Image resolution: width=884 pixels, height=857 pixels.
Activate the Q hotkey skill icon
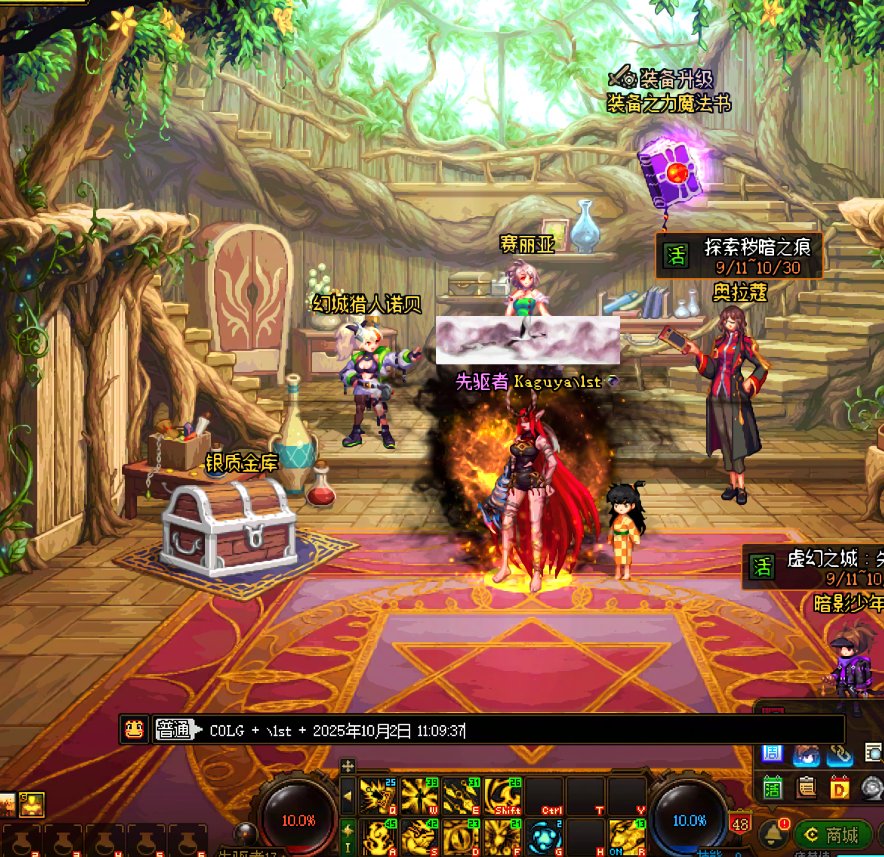coord(378,796)
